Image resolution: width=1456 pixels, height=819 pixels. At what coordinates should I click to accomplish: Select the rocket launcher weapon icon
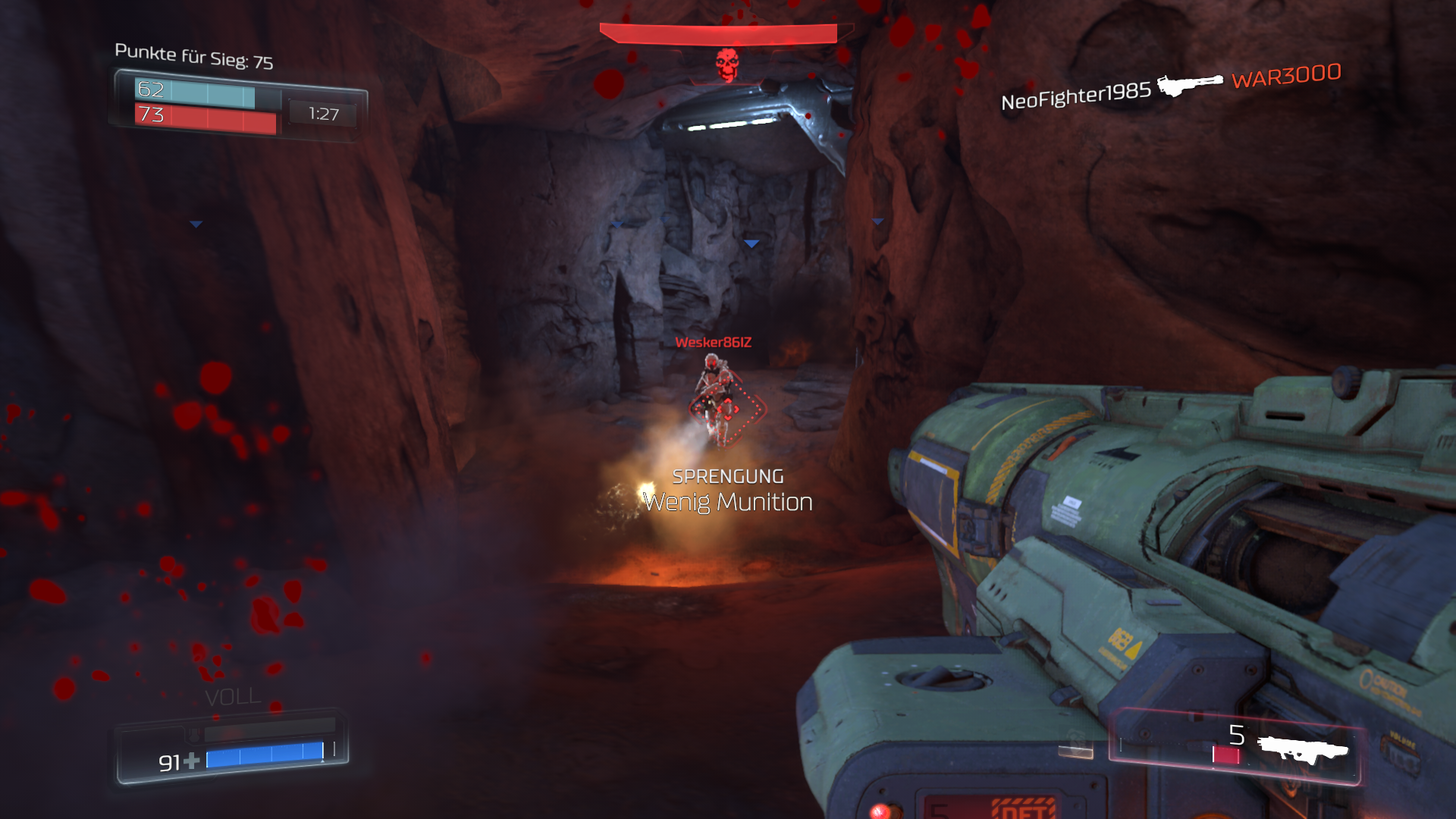[x=1302, y=749]
